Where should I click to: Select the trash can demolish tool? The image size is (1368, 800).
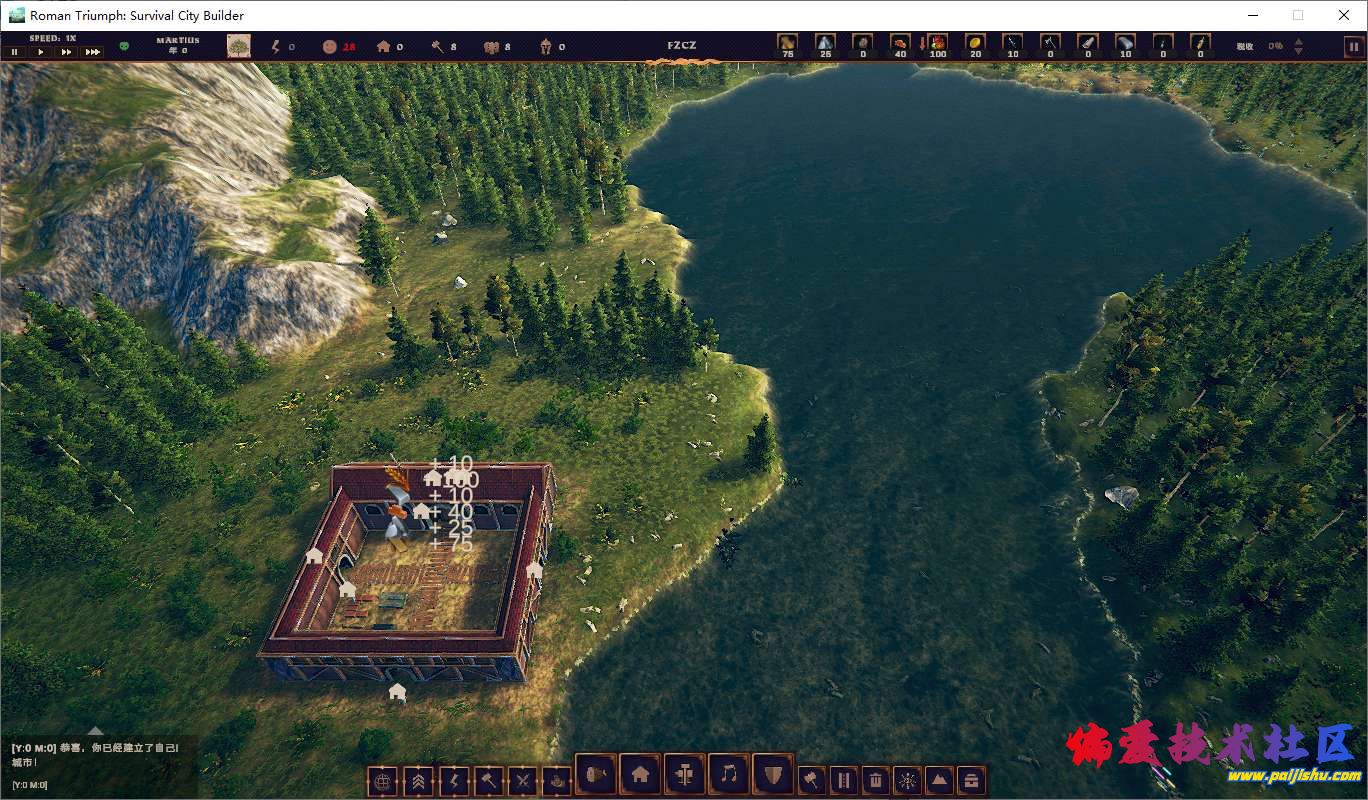875,780
